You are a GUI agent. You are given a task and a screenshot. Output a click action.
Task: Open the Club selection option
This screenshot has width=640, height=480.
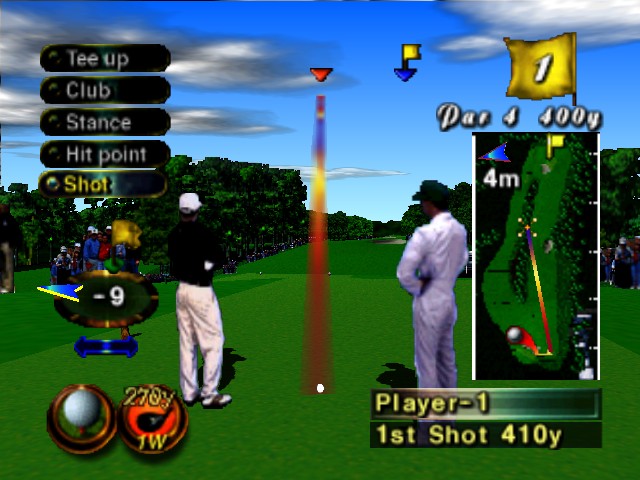(104, 91)
